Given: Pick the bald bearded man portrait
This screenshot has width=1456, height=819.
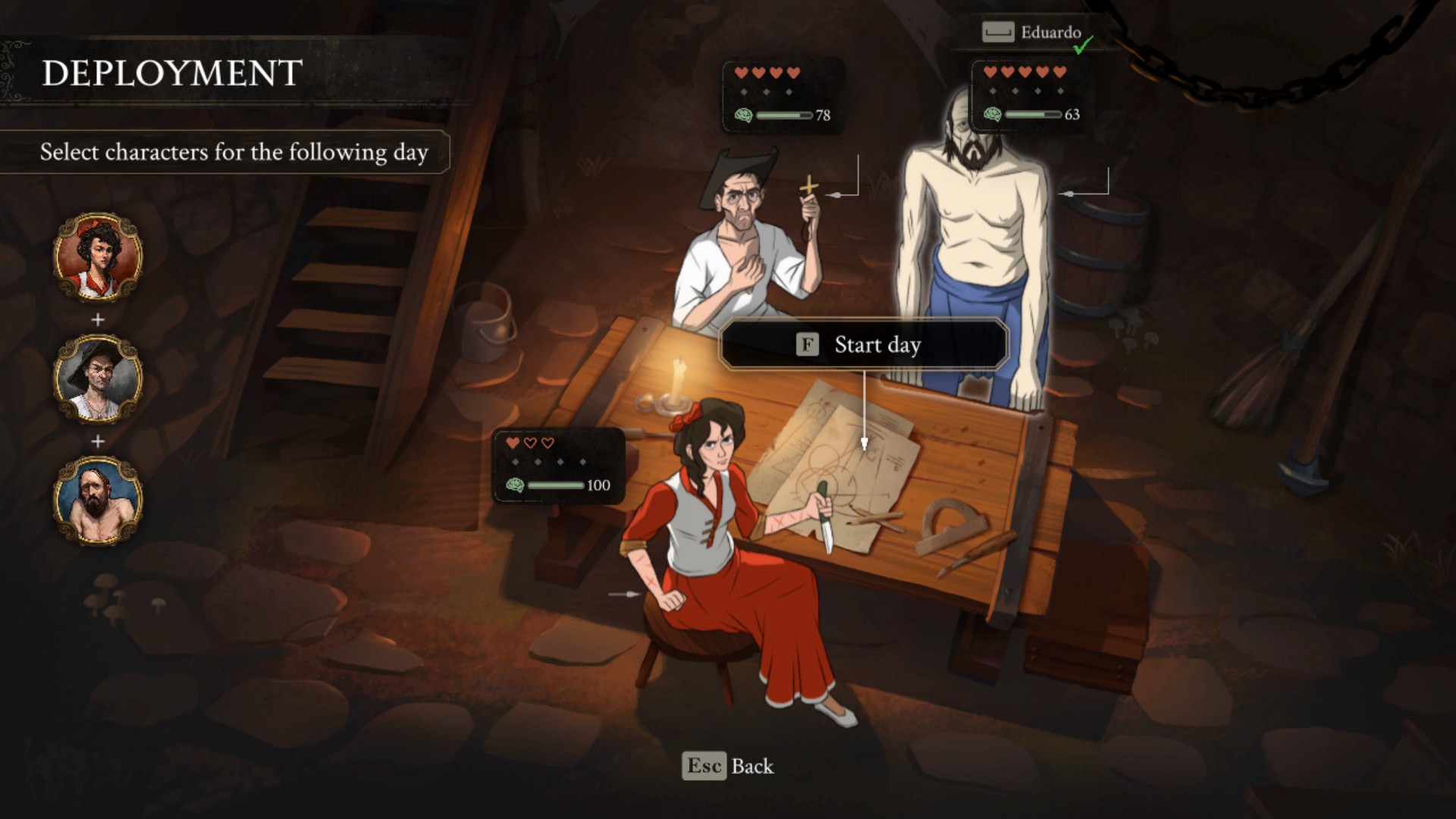Looking at the screenshot, I should click(x=98, y=500).
